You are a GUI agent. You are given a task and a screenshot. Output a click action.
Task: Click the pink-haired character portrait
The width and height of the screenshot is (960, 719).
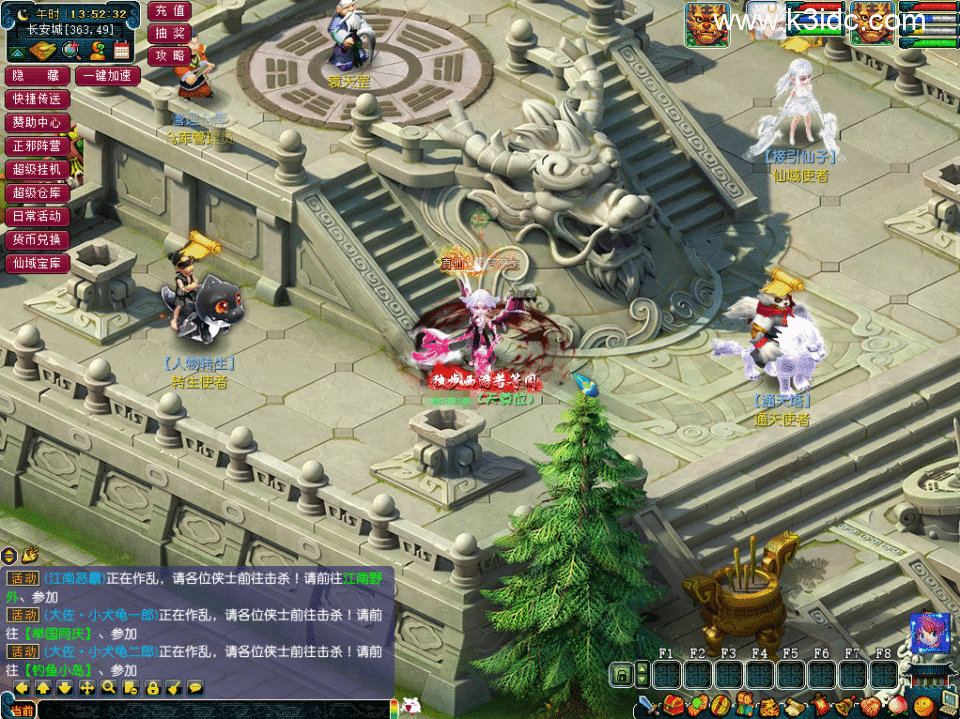tap(929, 634)
